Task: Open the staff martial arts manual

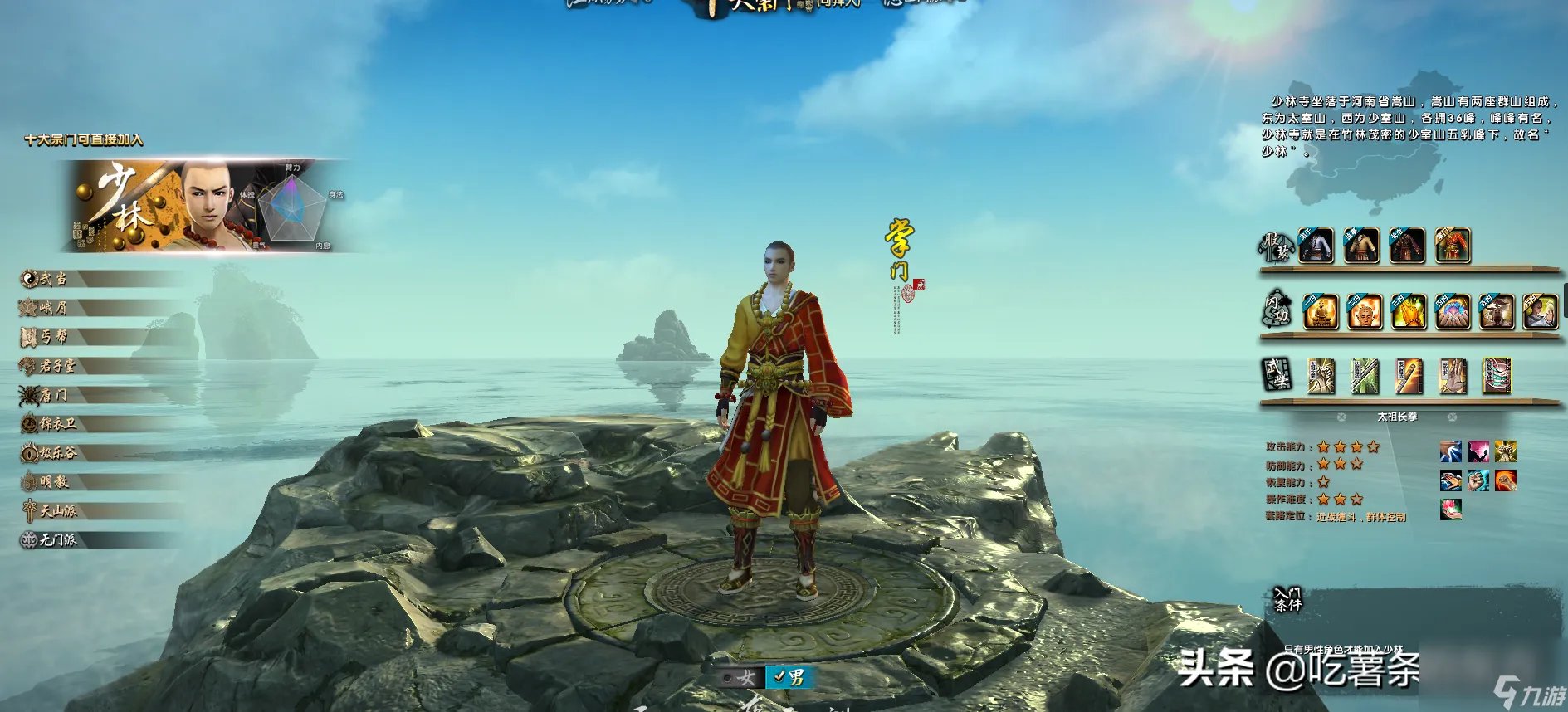Action: pyautogui.click(x=1408, y=377)
